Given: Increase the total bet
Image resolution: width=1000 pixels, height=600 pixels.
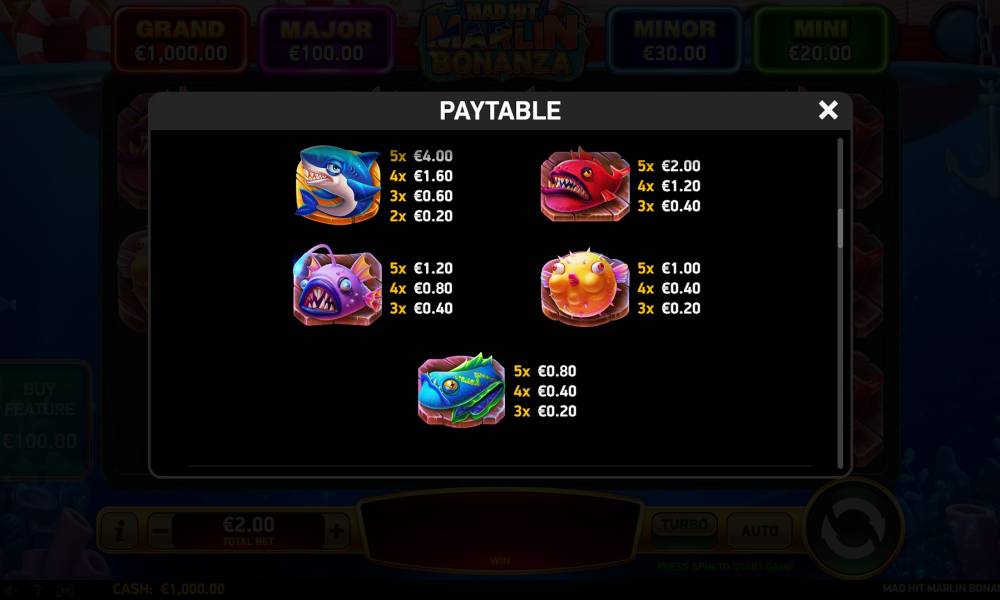Looking at the screenshot, I should (x=336, y=530).
